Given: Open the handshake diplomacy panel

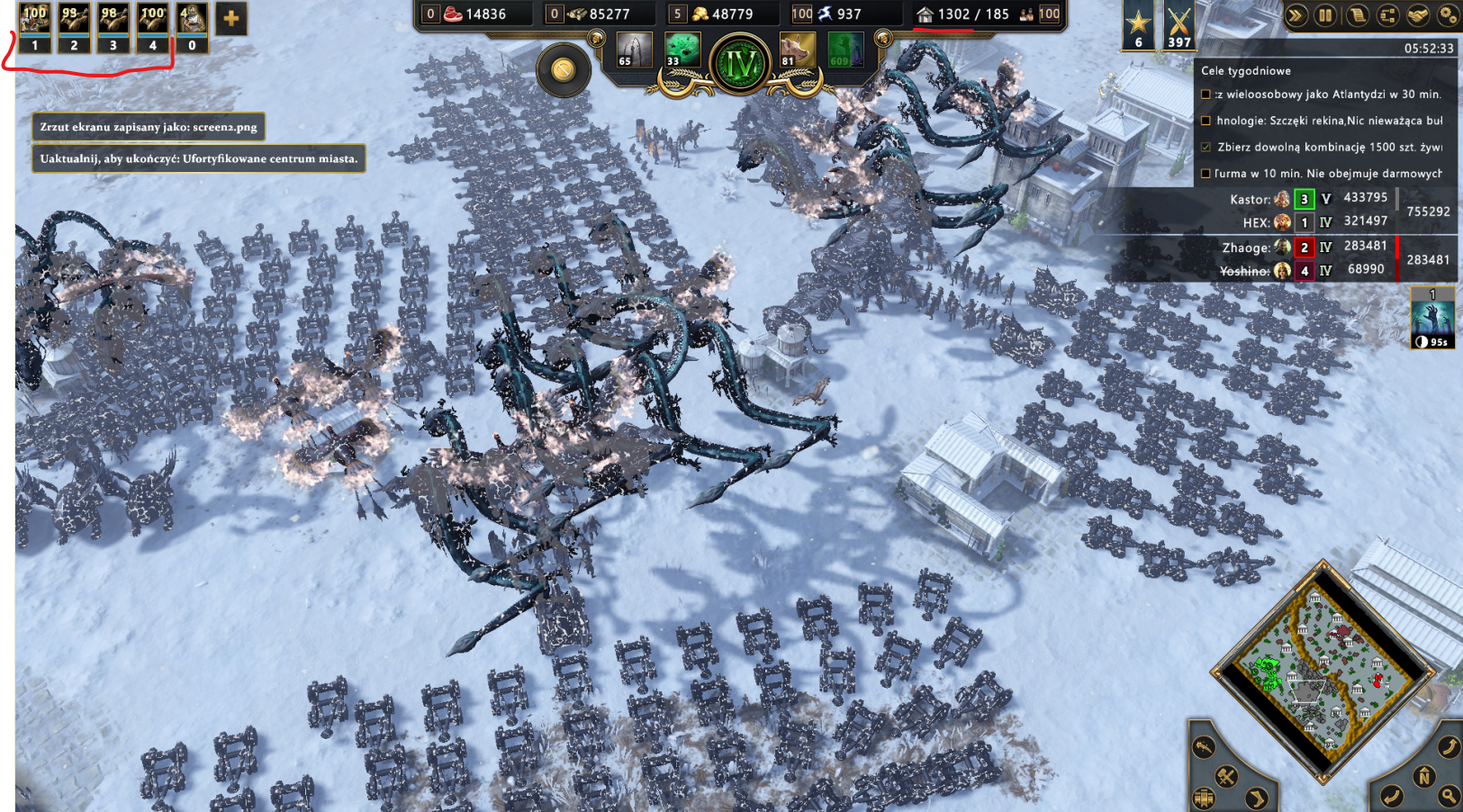Looking at the screenshot, I should pos(1417,15).
